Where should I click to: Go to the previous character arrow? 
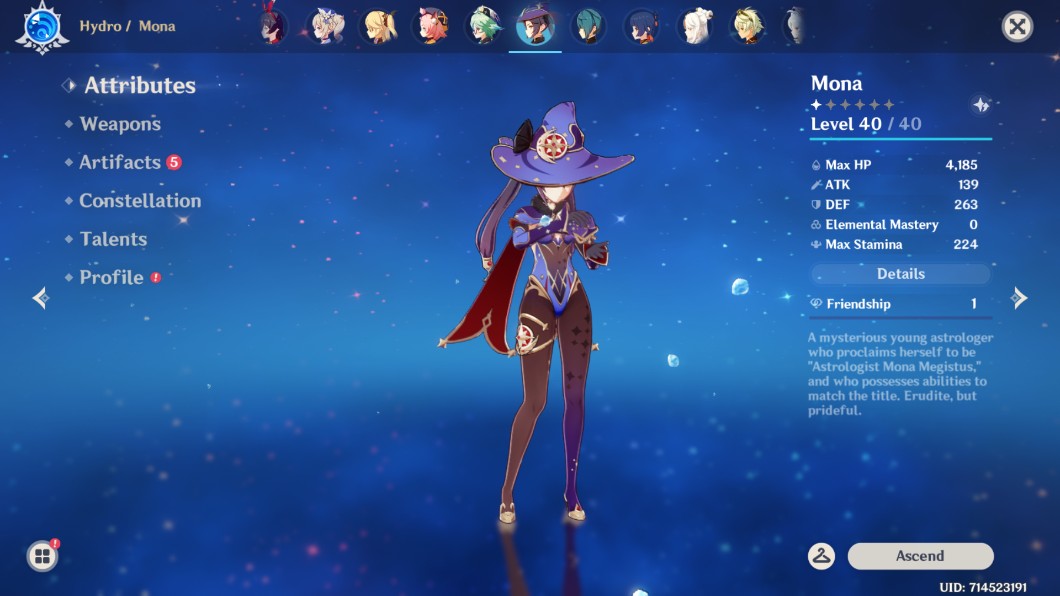pyautogui.click(x=40, y=298)
